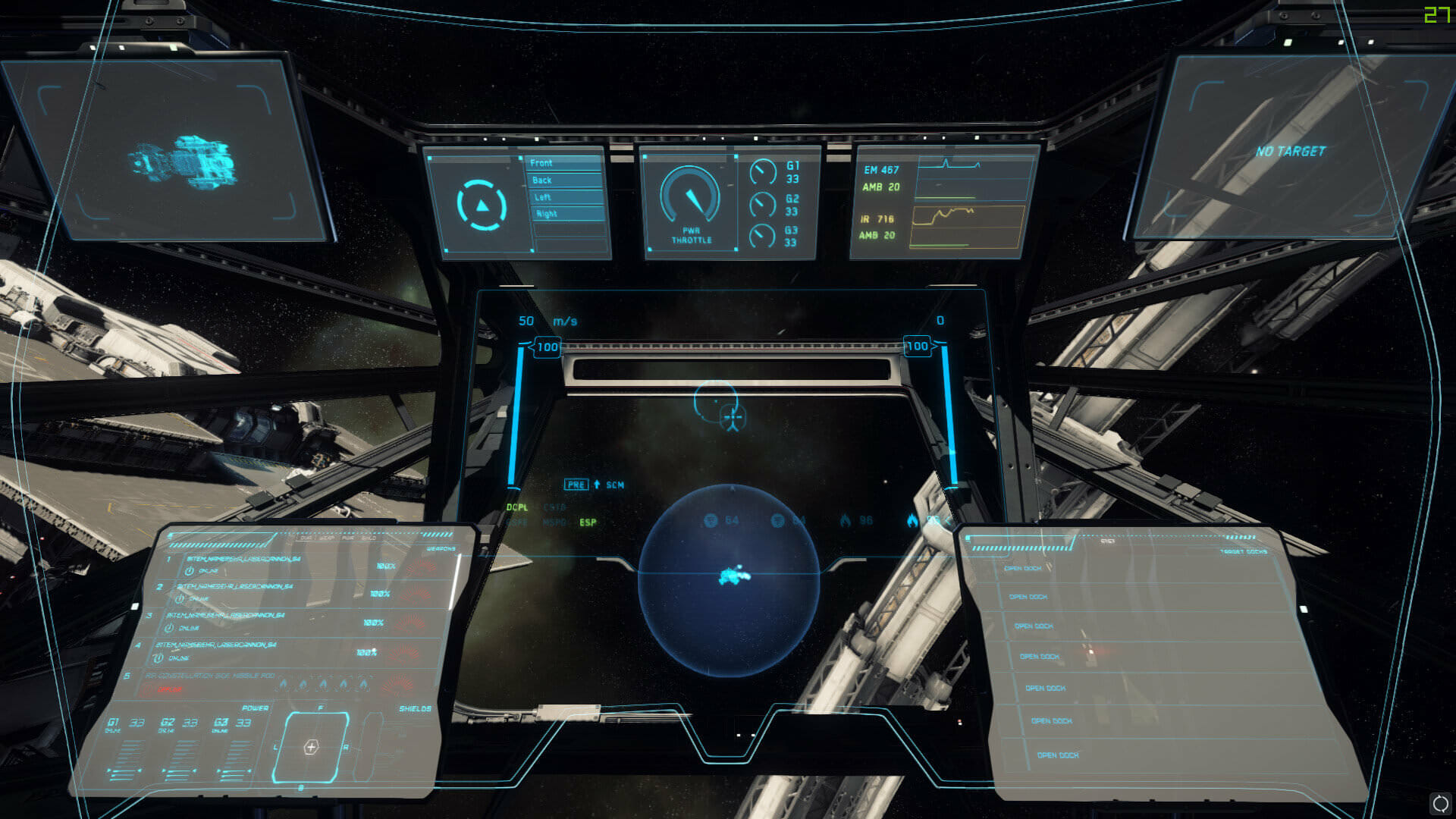Switch to the WEAP tab on the weapons panel
Image resolution: width=1456 pixels, height=819 pixels.
[x=326, y=538]
